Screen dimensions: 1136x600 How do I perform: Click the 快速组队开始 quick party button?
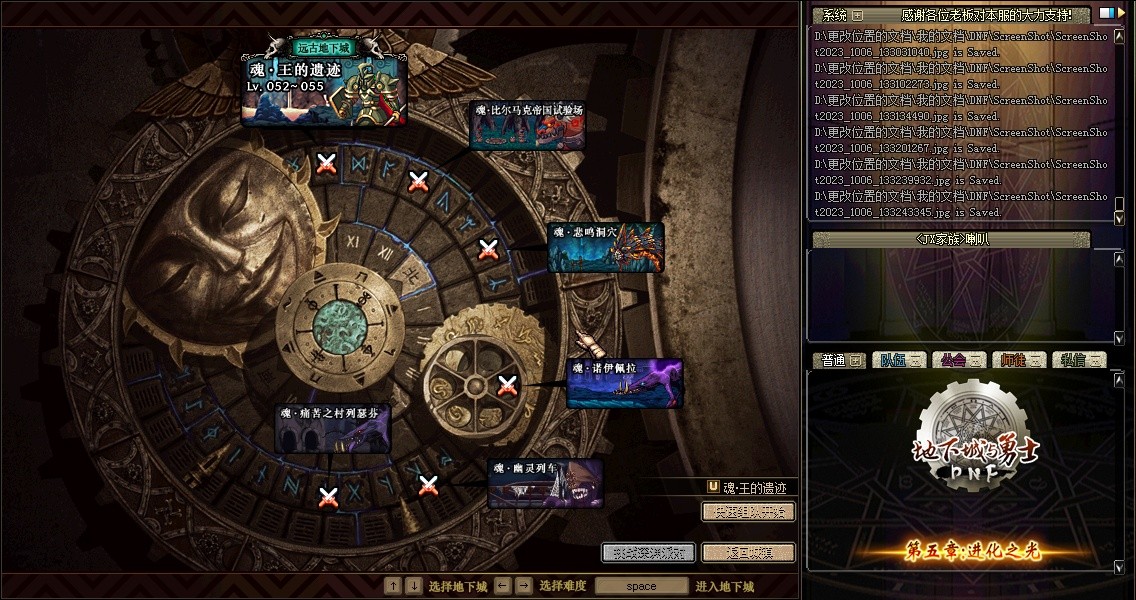[x=748, y=512]
